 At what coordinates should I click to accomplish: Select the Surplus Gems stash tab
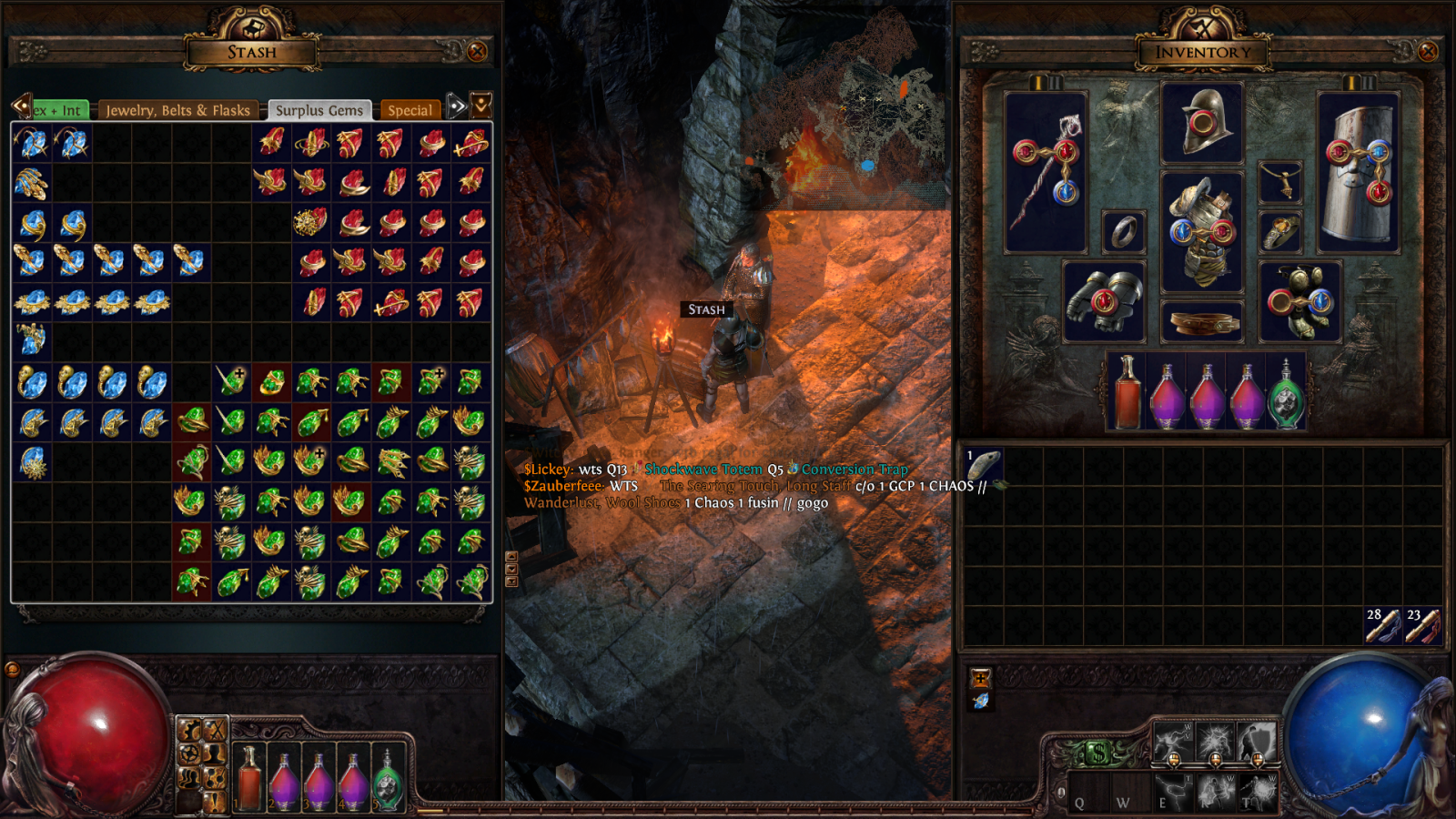pyautogui.click(x=319, y=110)
